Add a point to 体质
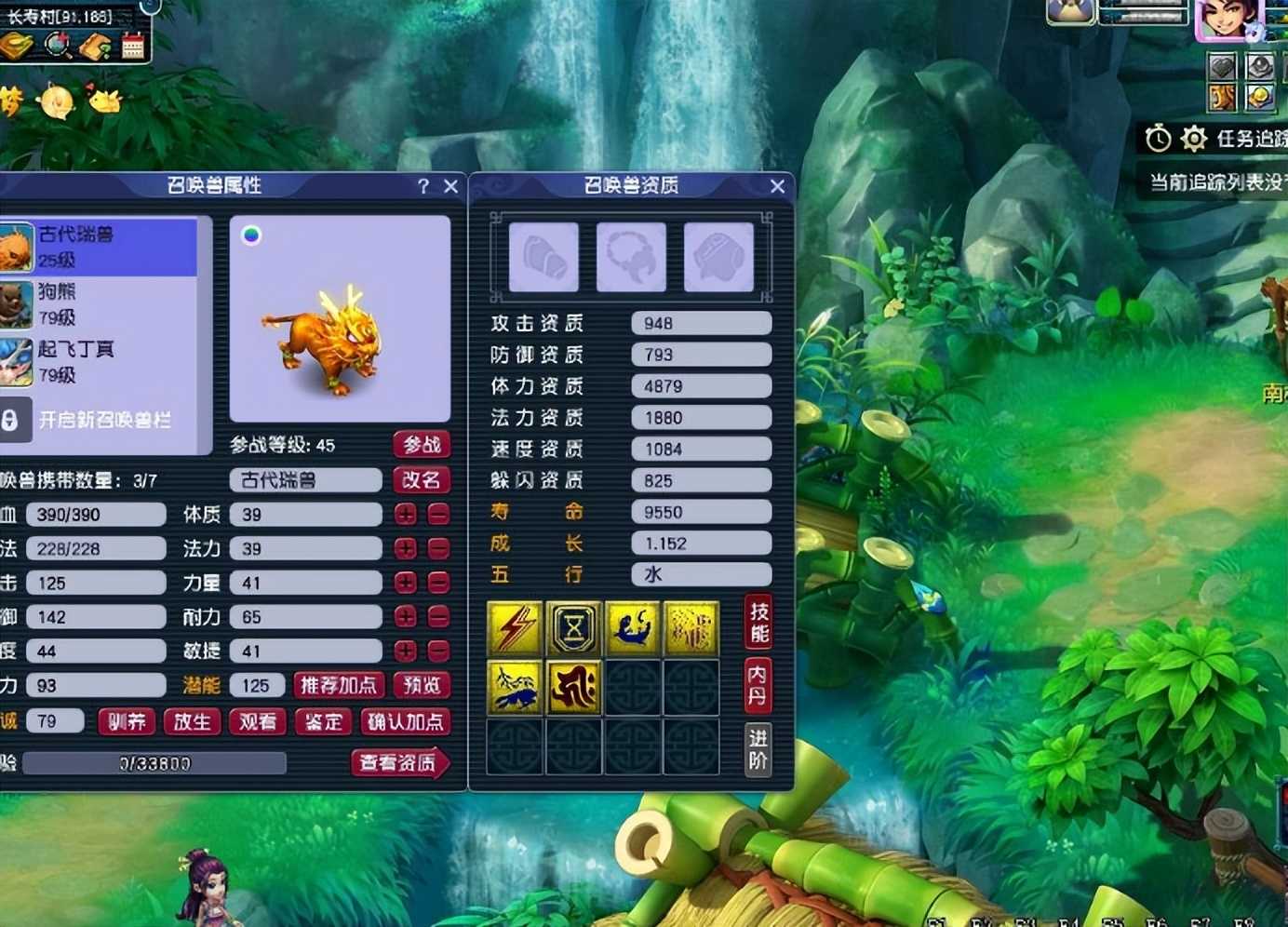The image size is (1288, 927). click(x=406, y=515)
